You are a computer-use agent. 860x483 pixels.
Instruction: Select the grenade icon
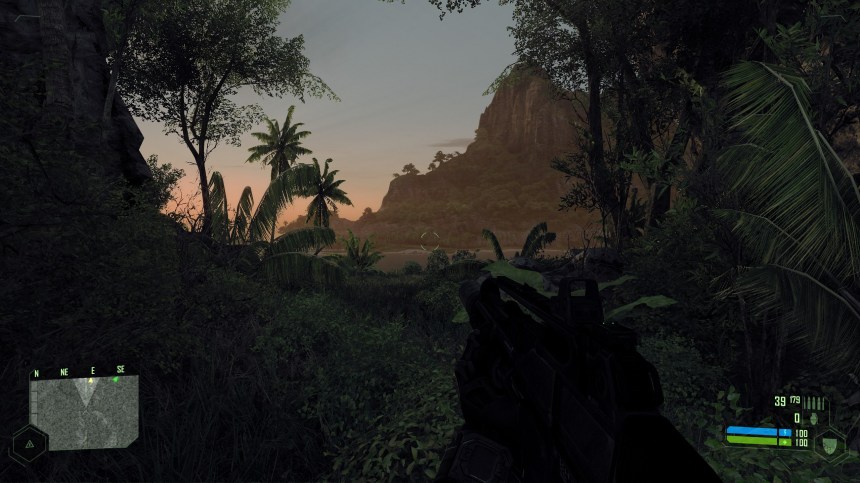point(813,418)
